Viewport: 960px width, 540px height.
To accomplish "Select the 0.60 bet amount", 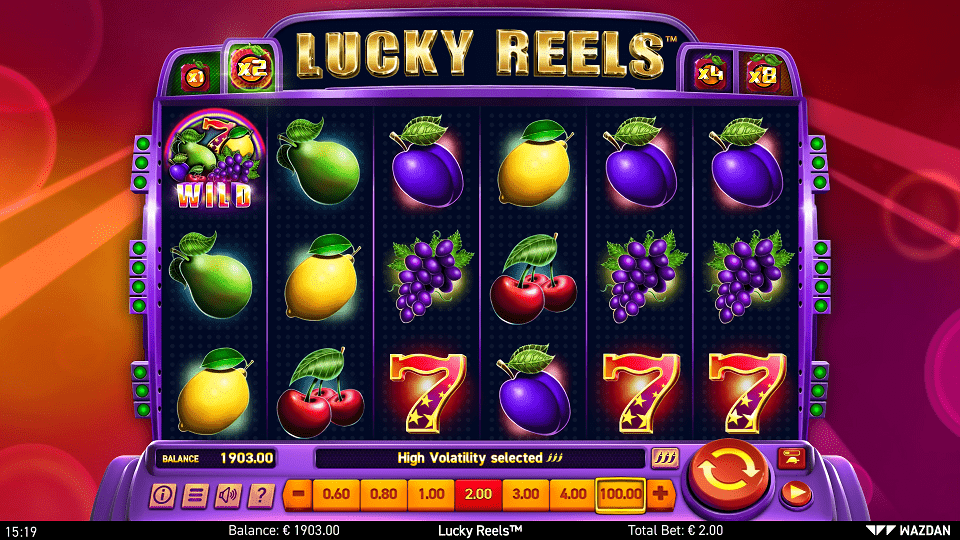I will click(x=337, y=494).
